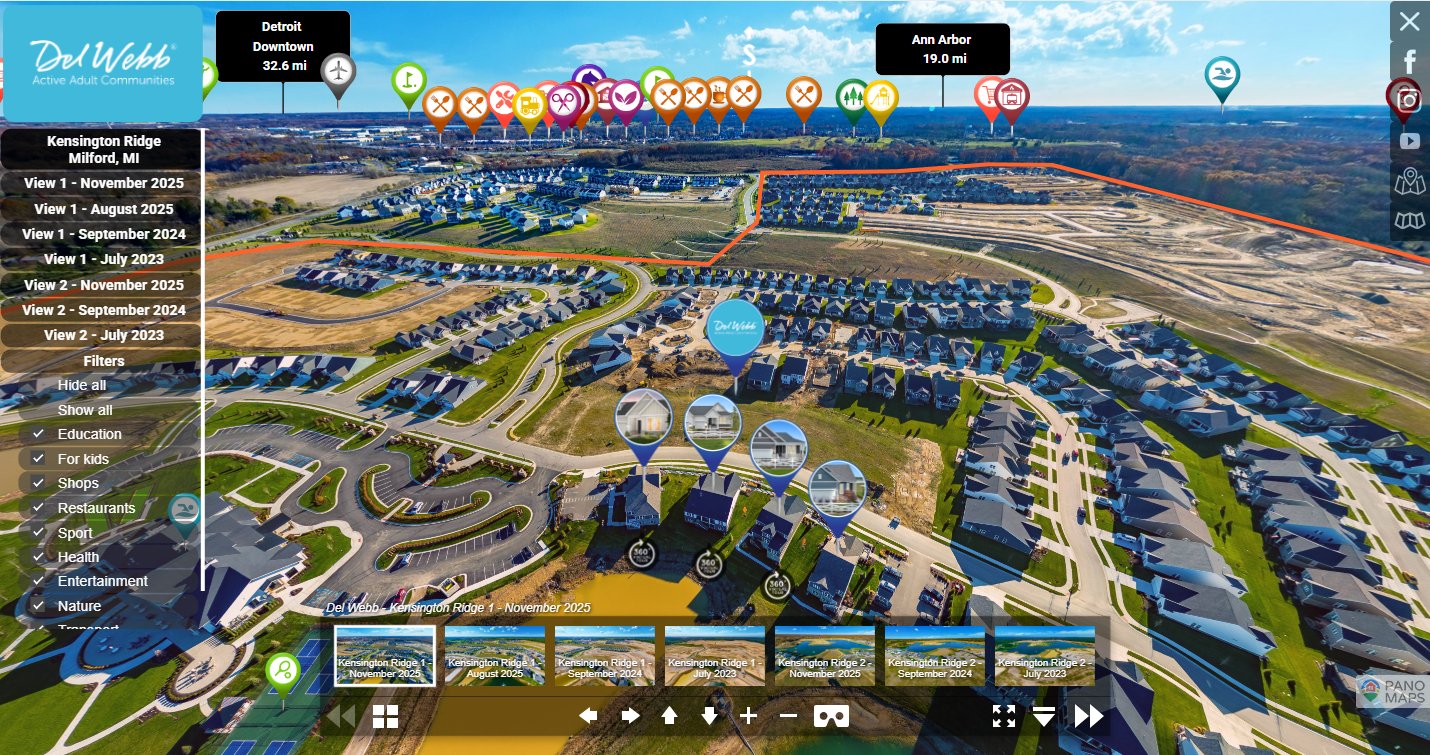Select View 1 - July 2023 menu entry
The width and height of the screenshot is (1430, 755).
[x=103, y=259]
